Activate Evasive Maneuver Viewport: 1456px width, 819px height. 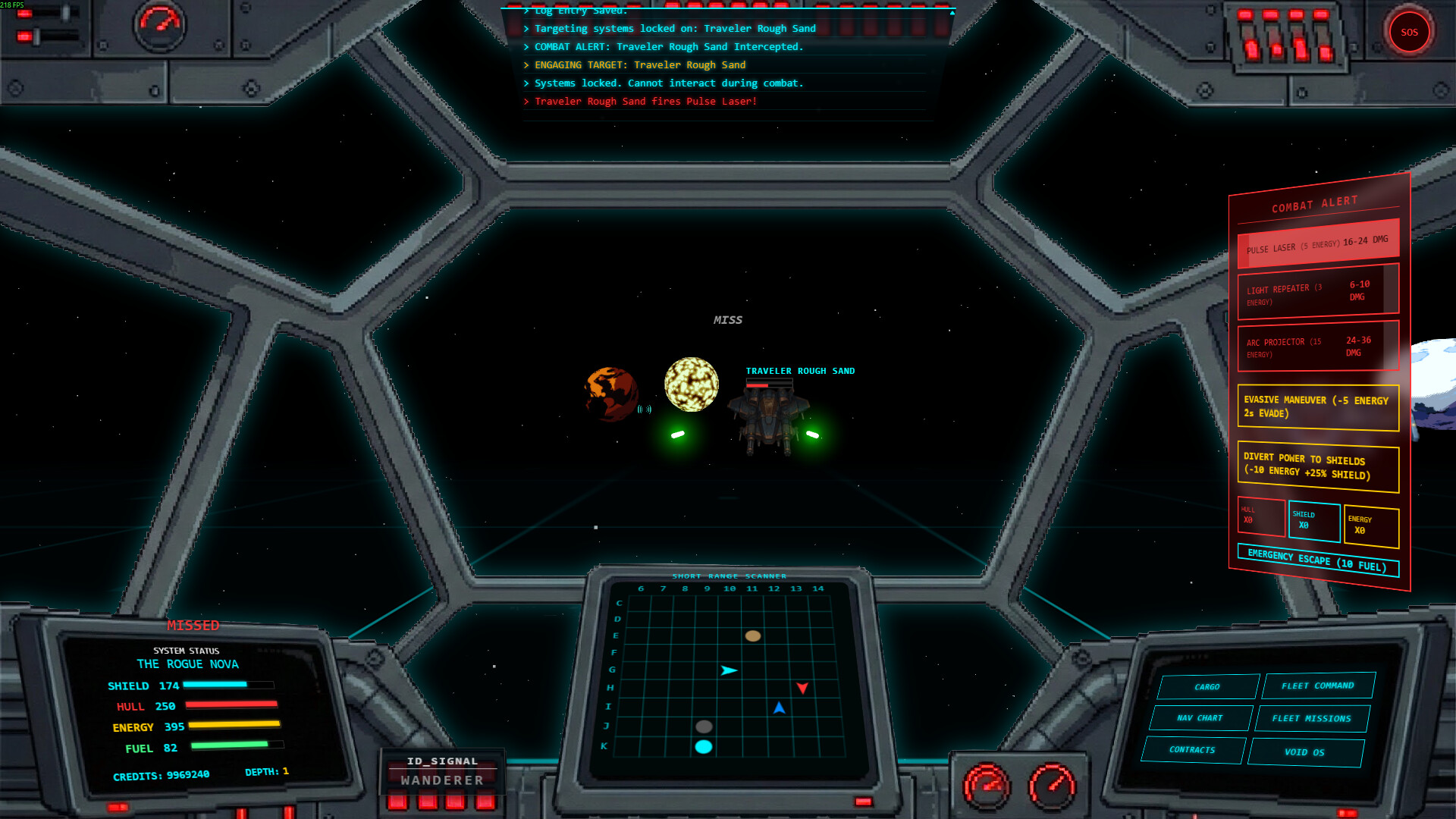(1318, 407)
